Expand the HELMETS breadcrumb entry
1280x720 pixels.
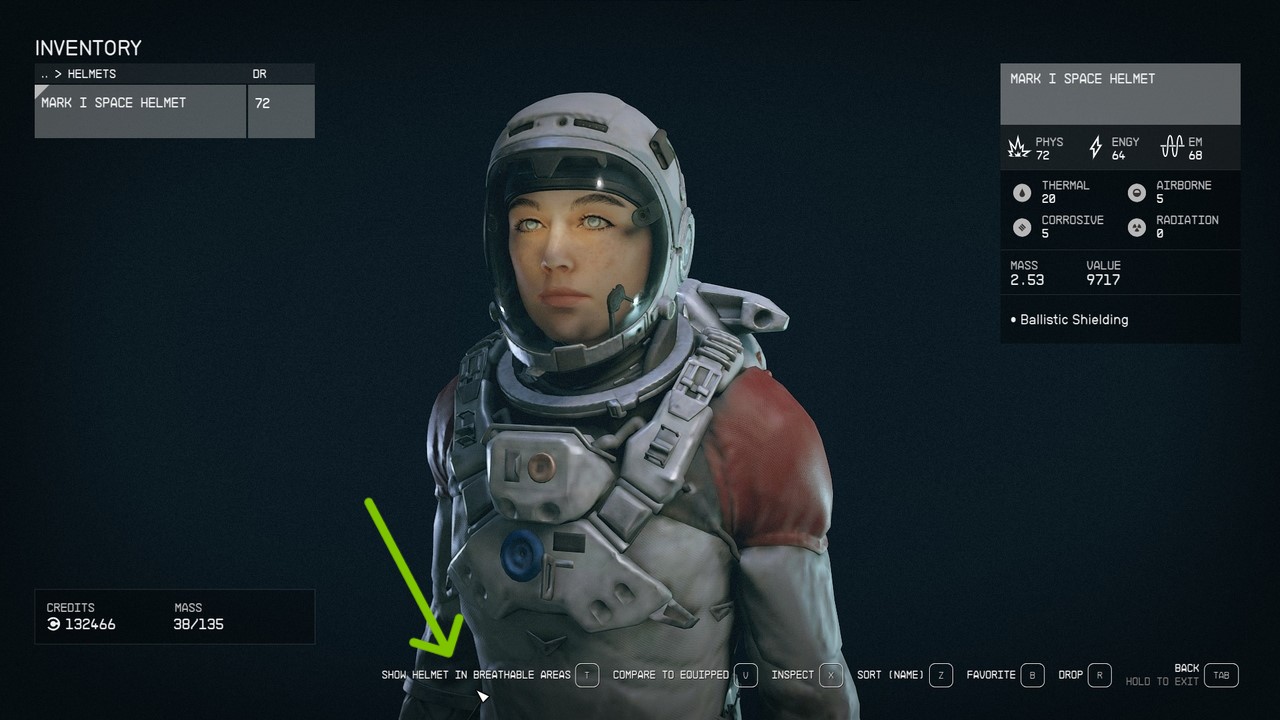coord(93,73)
